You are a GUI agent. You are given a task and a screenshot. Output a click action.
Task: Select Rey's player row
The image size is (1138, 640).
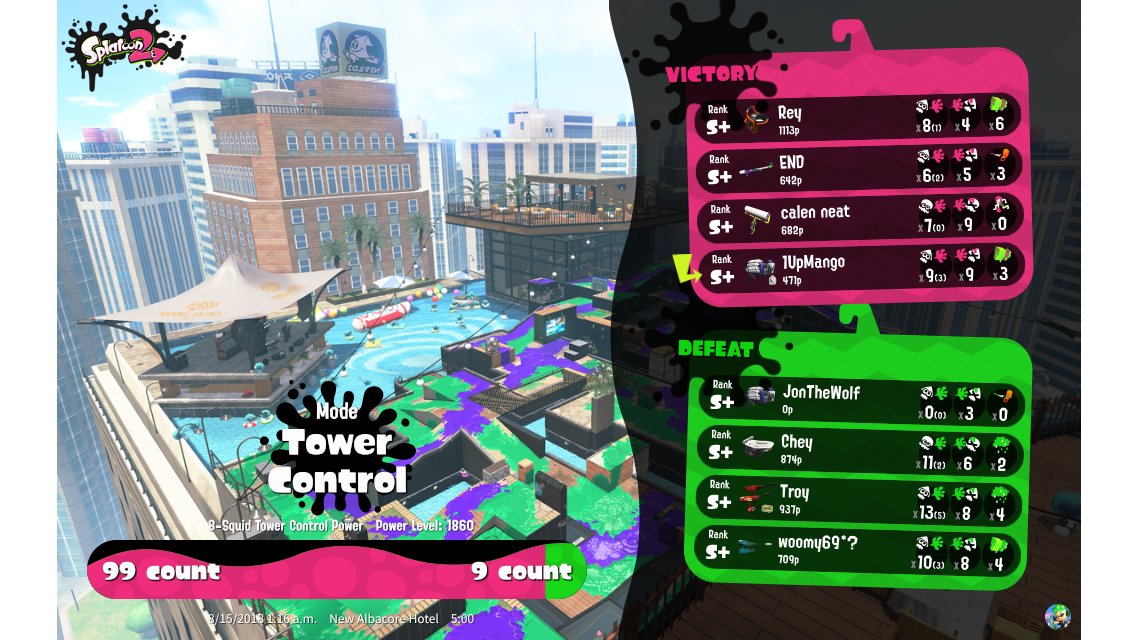point(860,116)
